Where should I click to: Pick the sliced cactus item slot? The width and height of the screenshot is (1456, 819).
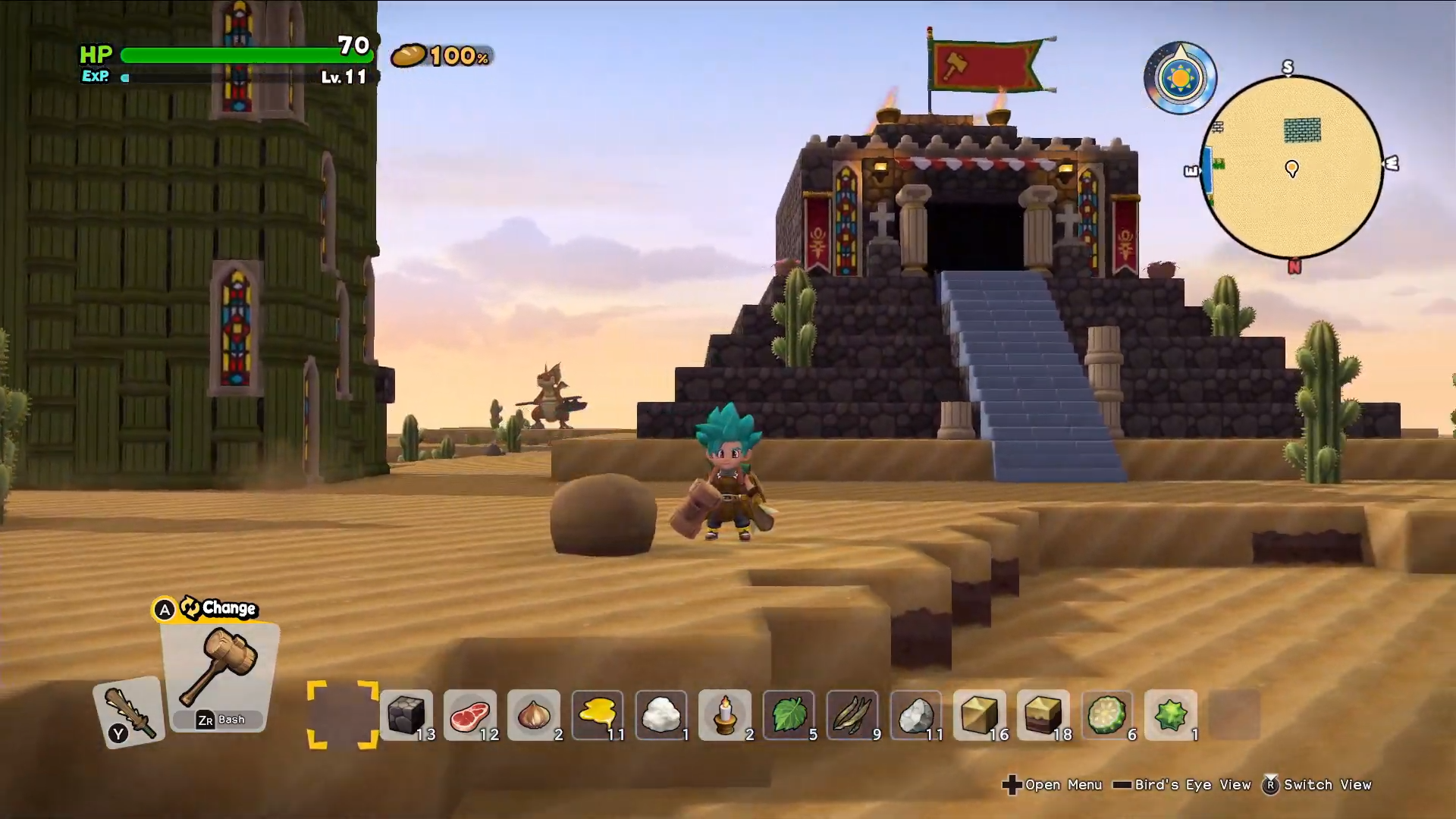1107,714
